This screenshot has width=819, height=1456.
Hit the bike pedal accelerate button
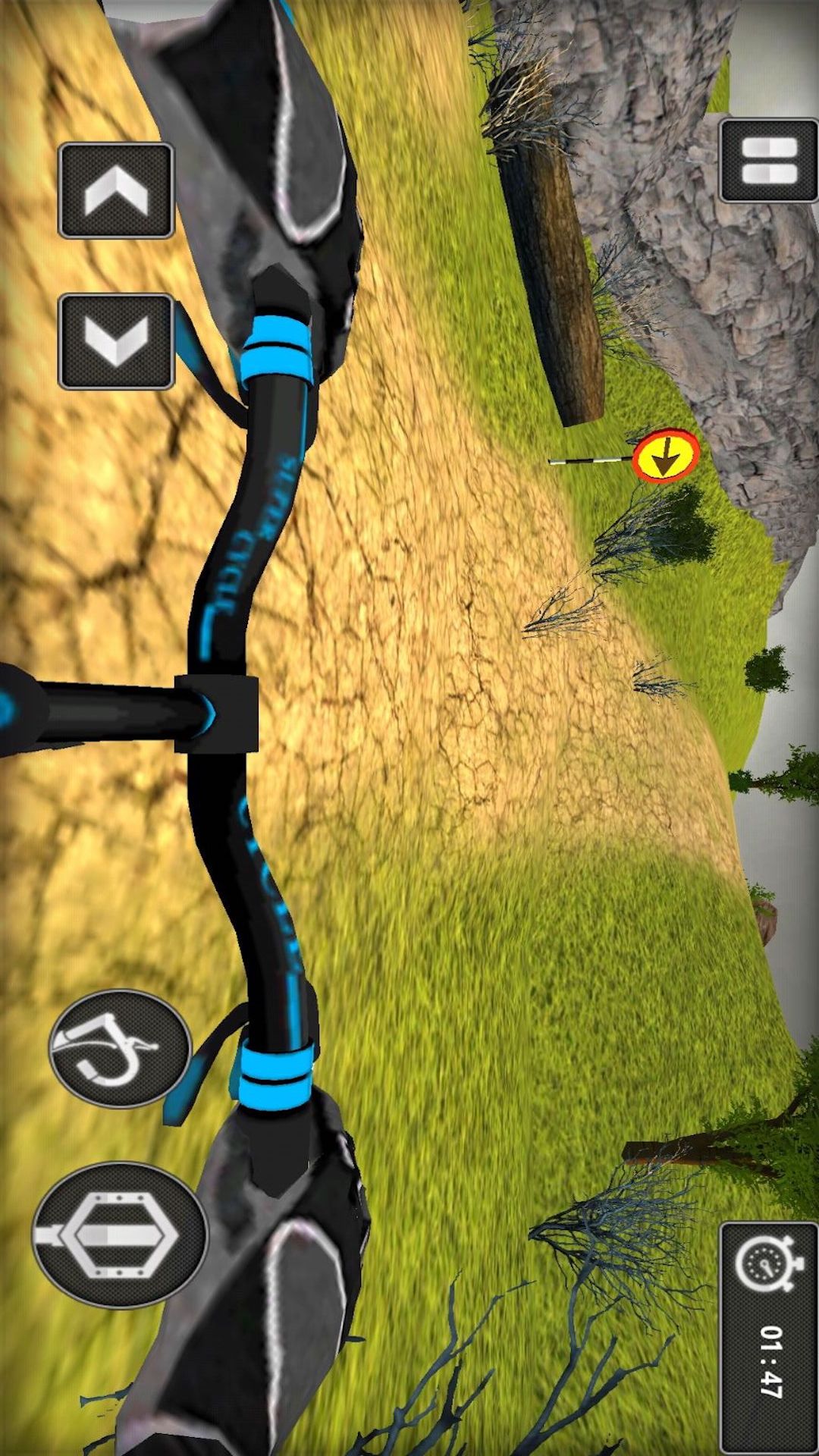119,1235
